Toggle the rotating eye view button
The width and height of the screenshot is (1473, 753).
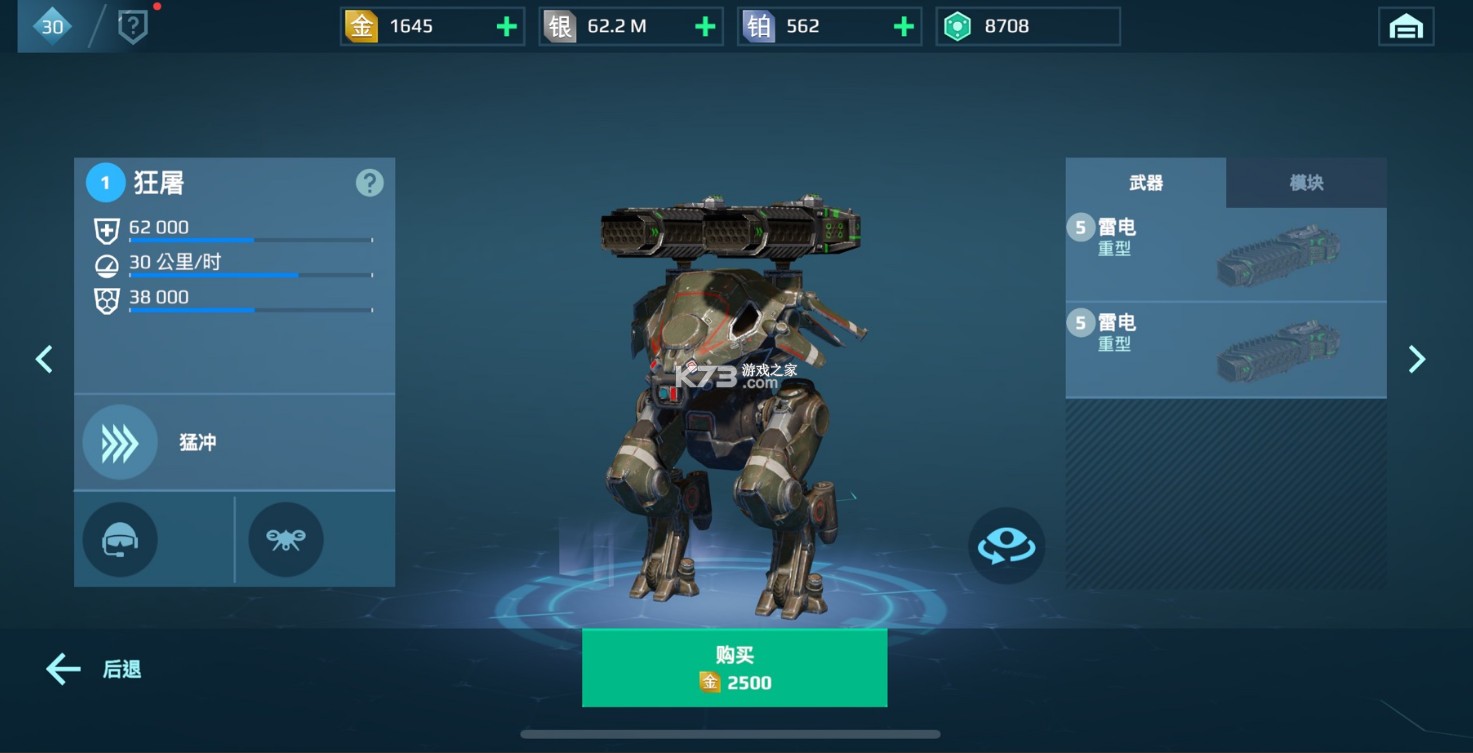[x=1006, y=546]
